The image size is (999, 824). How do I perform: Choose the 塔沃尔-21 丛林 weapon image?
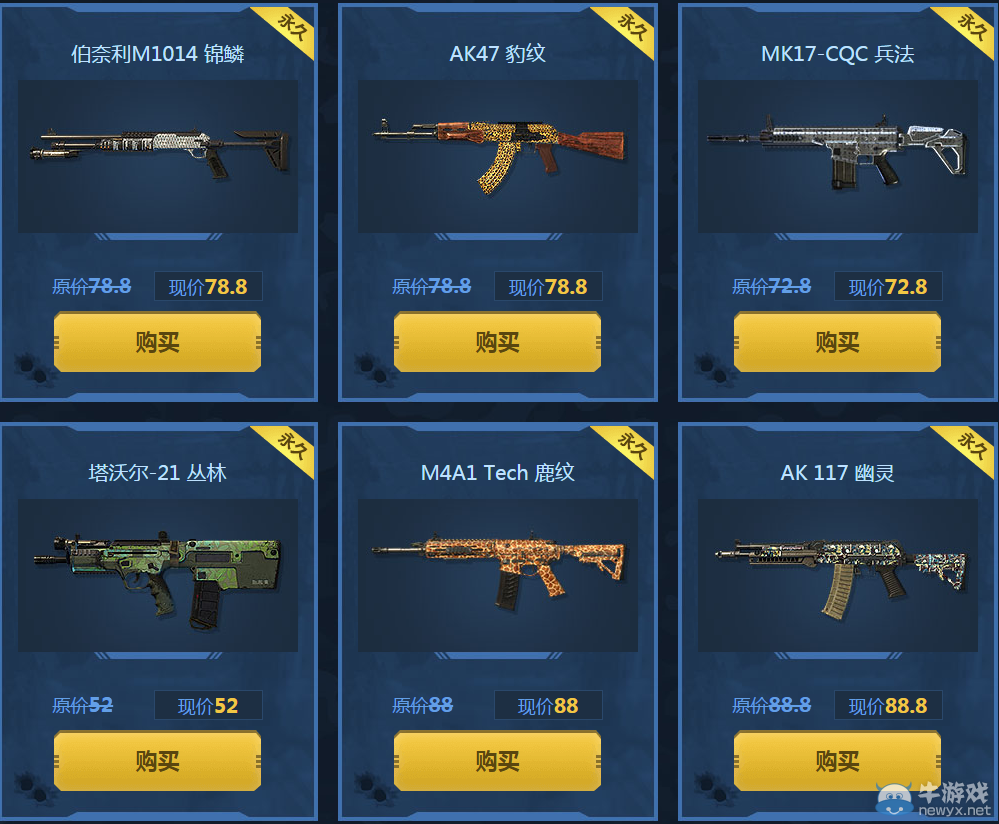coord(158,575)
